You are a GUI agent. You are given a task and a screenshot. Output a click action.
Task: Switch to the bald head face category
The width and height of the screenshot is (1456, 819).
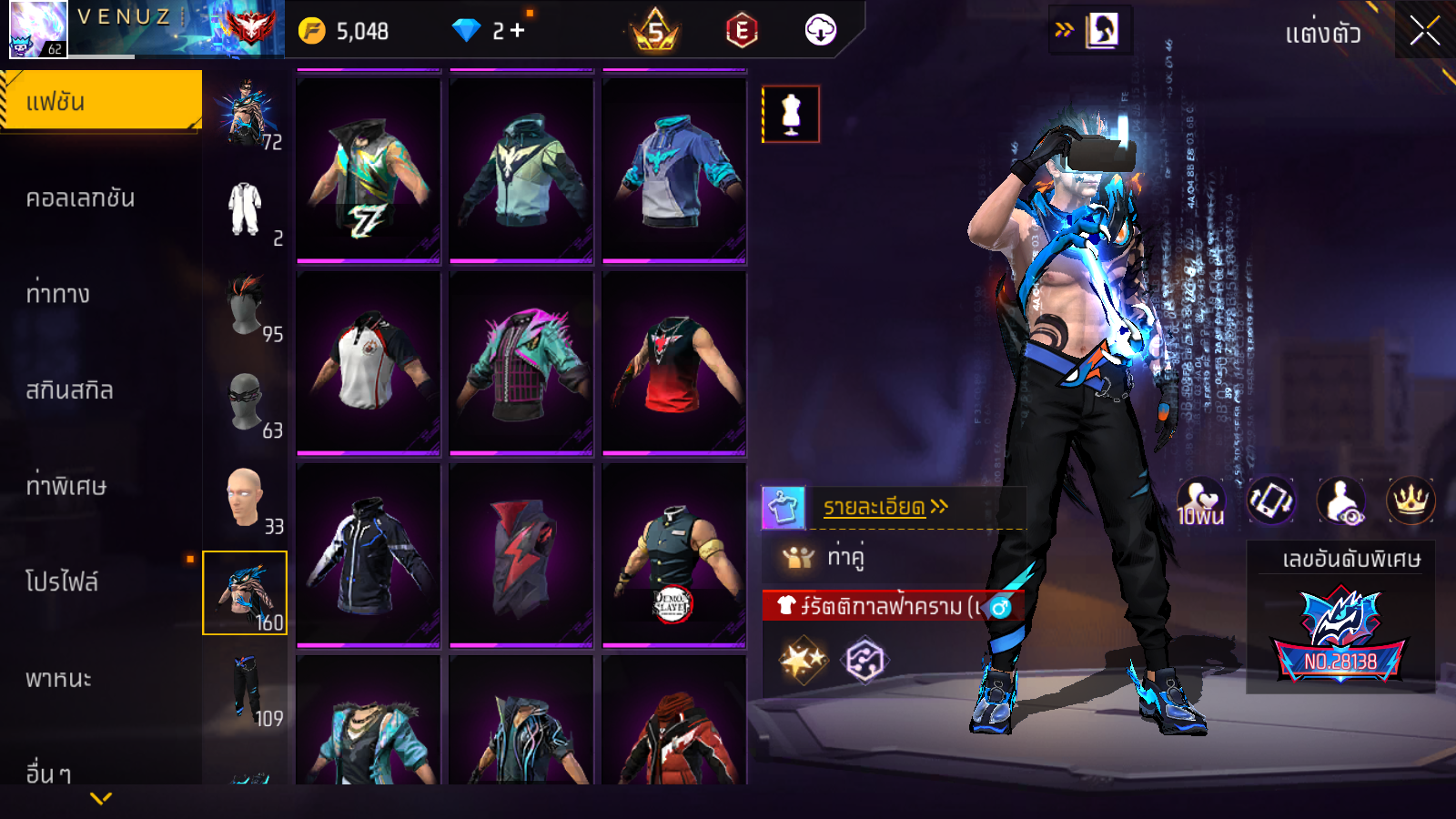(246, 499)
